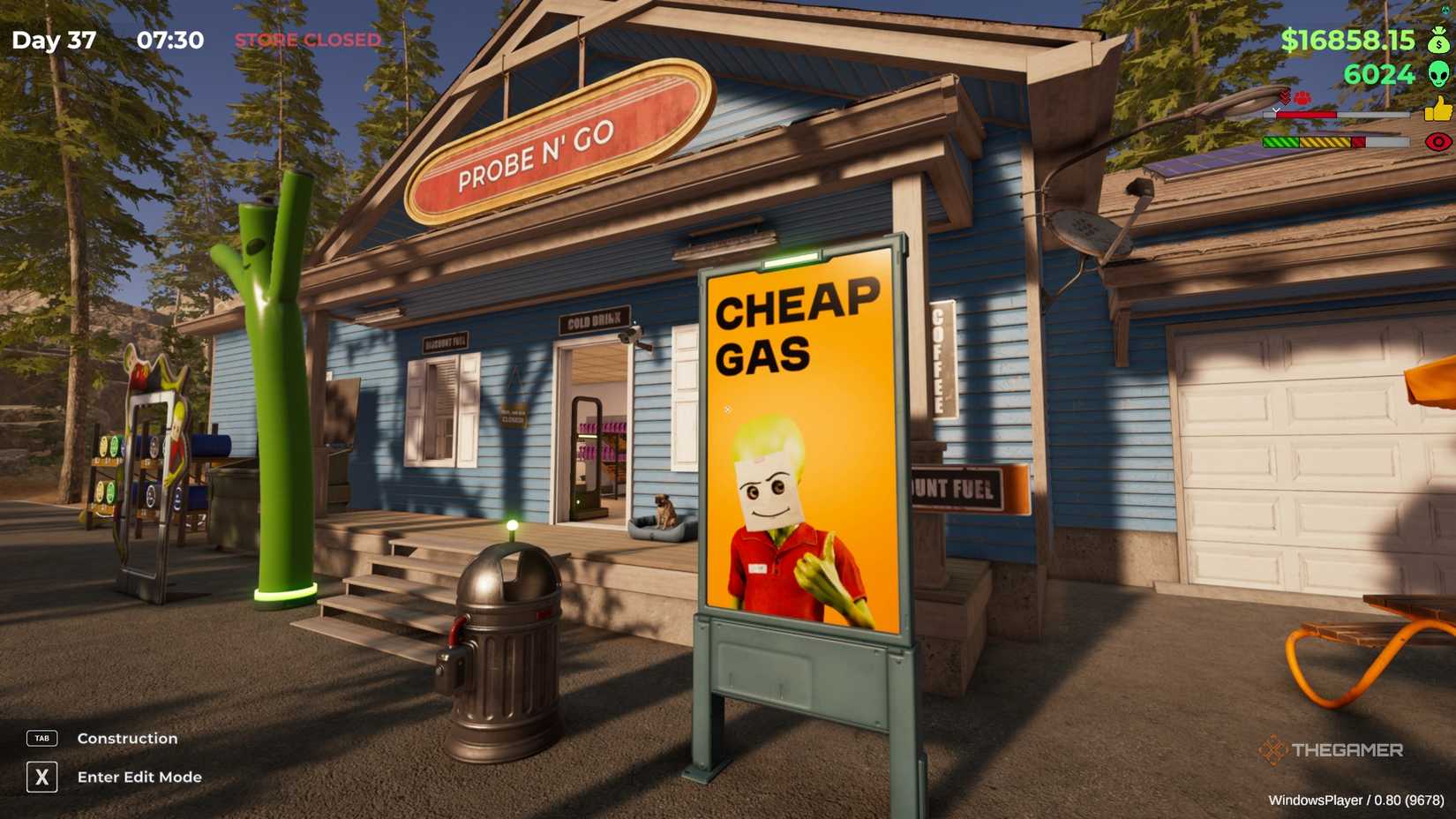Click the money bag icon
This screenshot has width=1456, height=819.
[x=1439, y=41]
